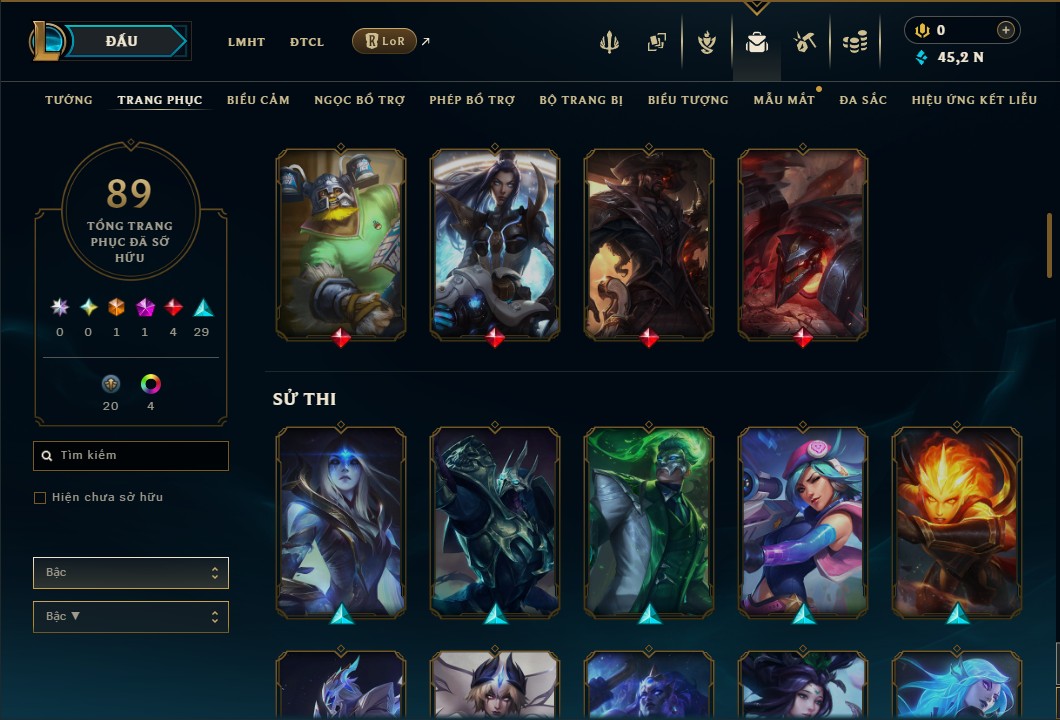Choose the flaming-haired skin thumbnail
This screenshot has width=1060, height=720.
[x=957, y=521]
